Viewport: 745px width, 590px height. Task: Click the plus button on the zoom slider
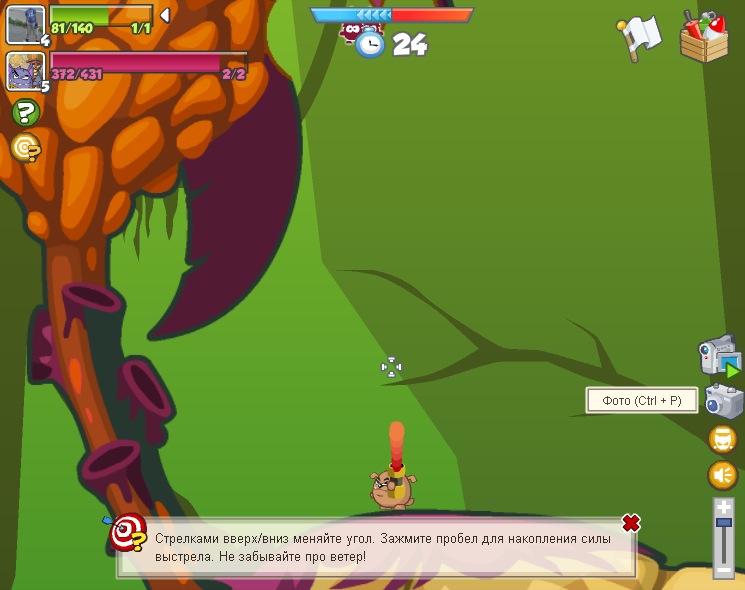(723, 507)
